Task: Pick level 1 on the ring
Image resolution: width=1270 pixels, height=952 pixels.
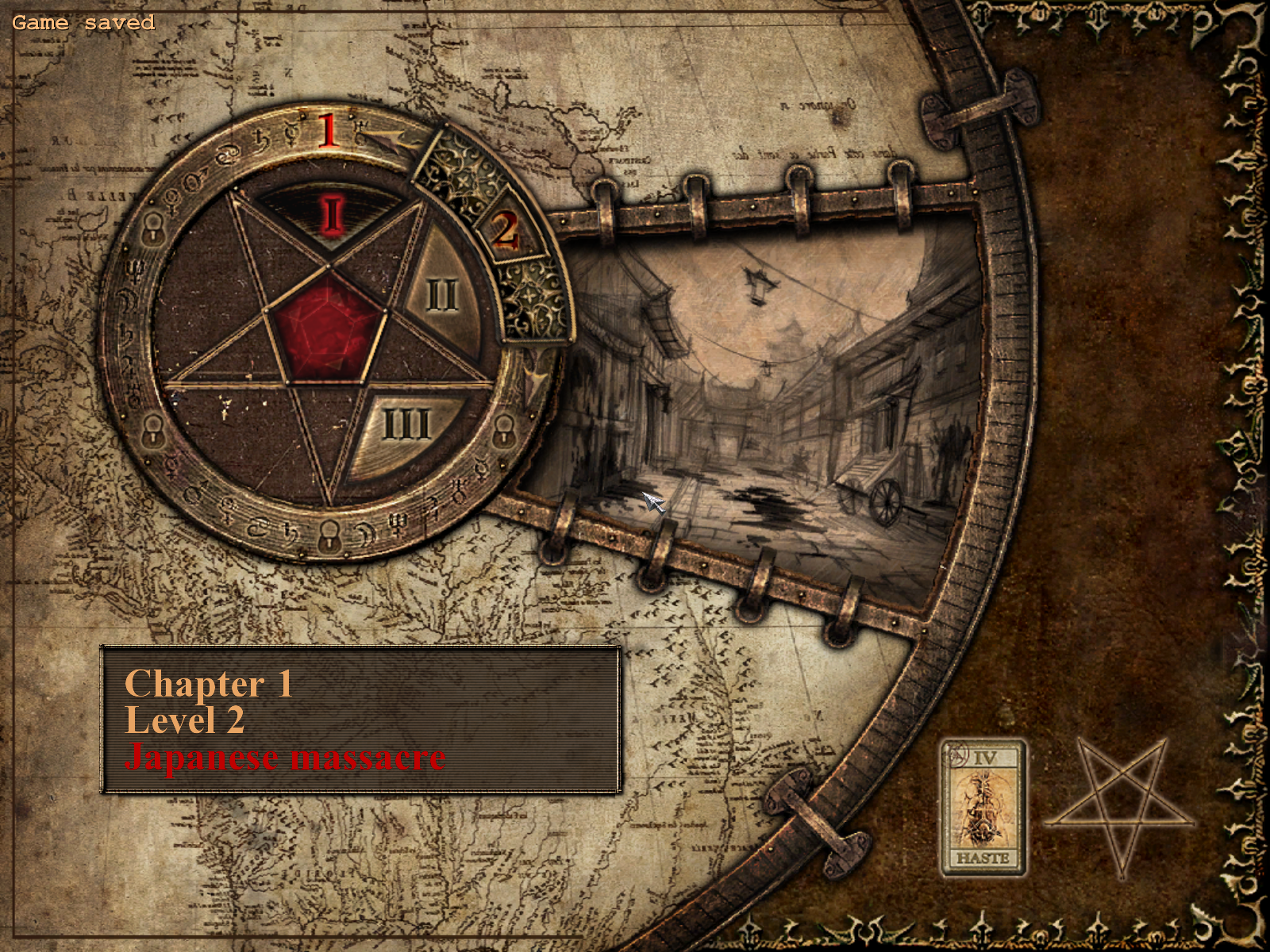Action: [x=328, y=131]
